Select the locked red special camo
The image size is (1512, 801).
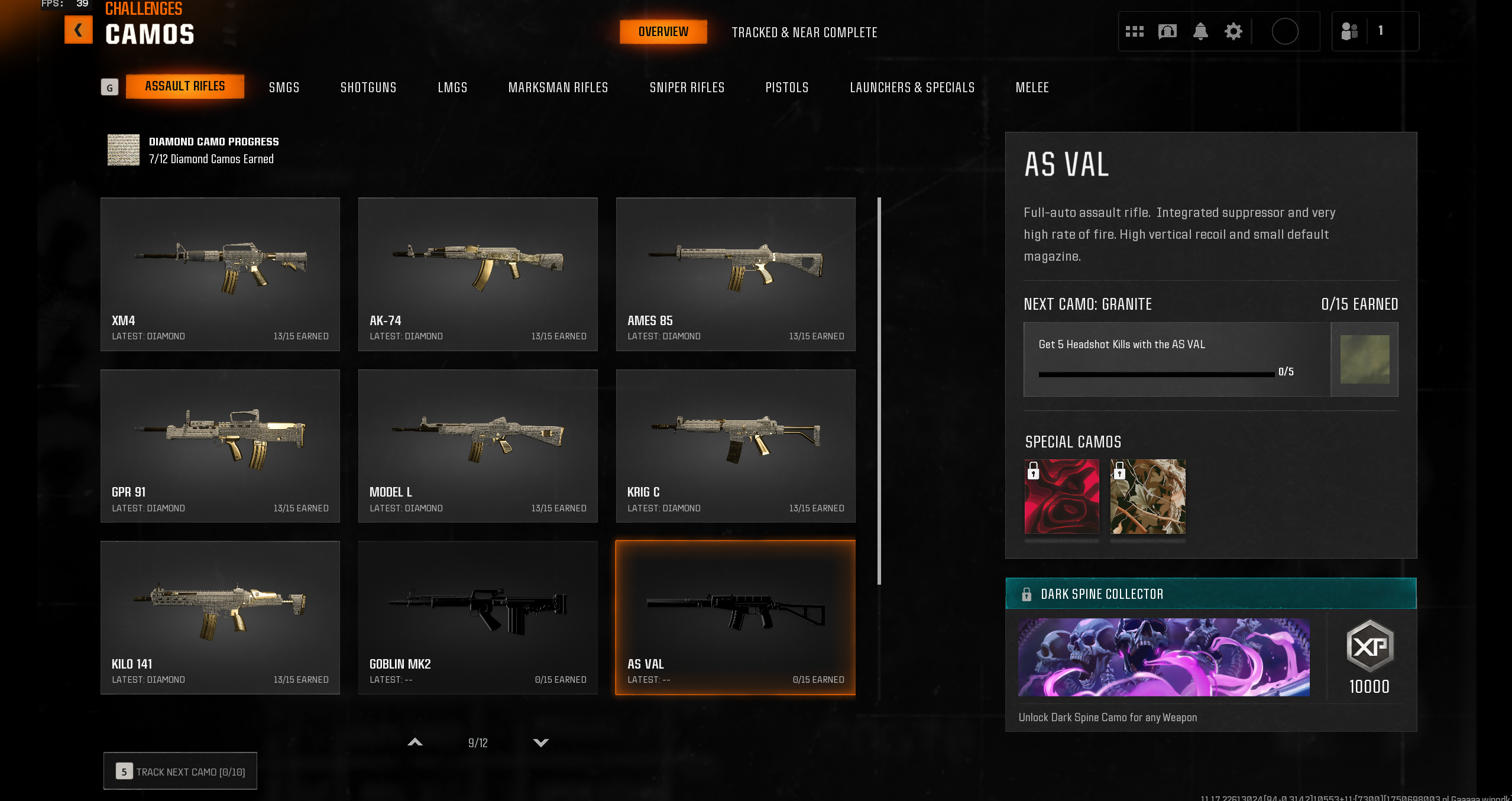[x=1061, y=497]
